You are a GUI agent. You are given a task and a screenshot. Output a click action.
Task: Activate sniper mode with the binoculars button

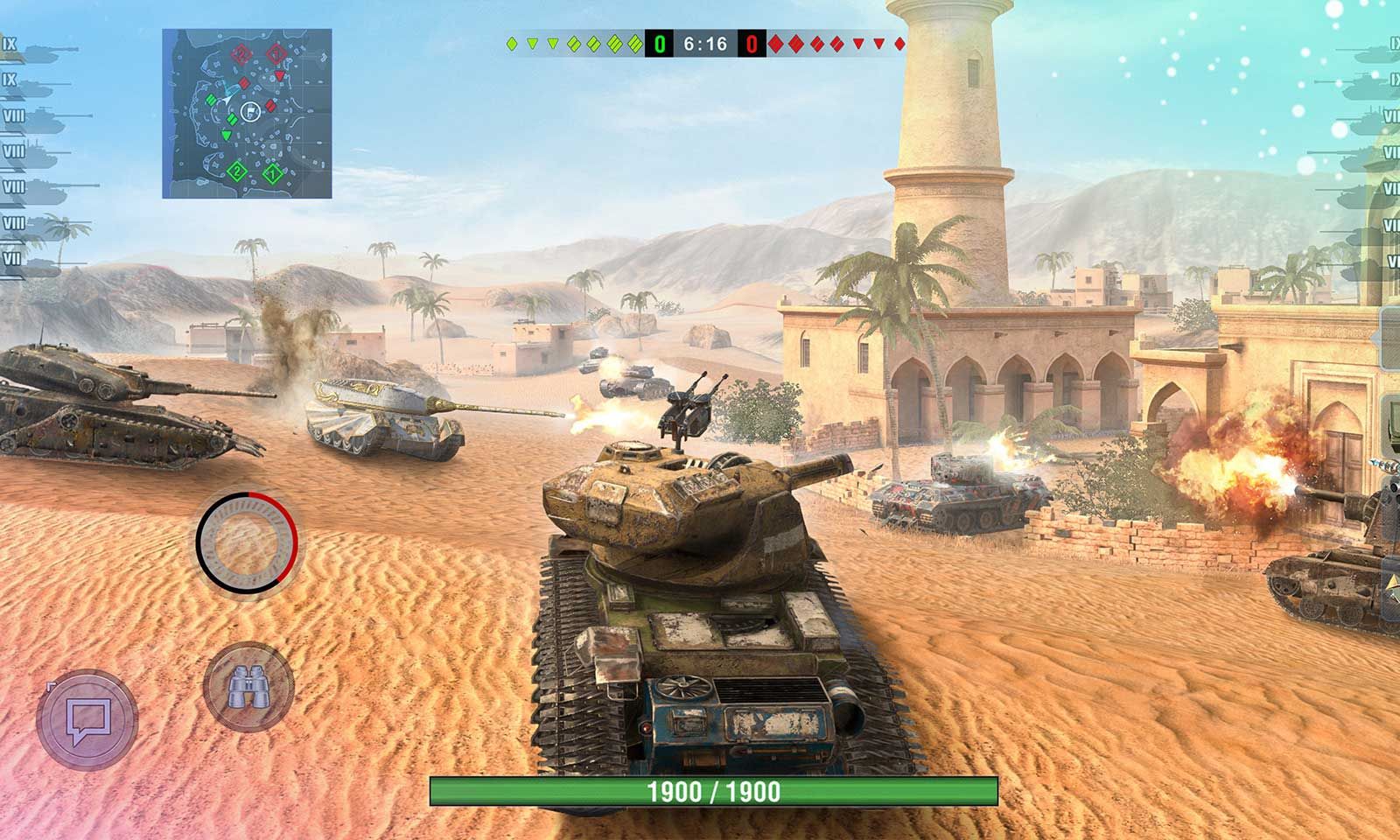pos(248,687)
